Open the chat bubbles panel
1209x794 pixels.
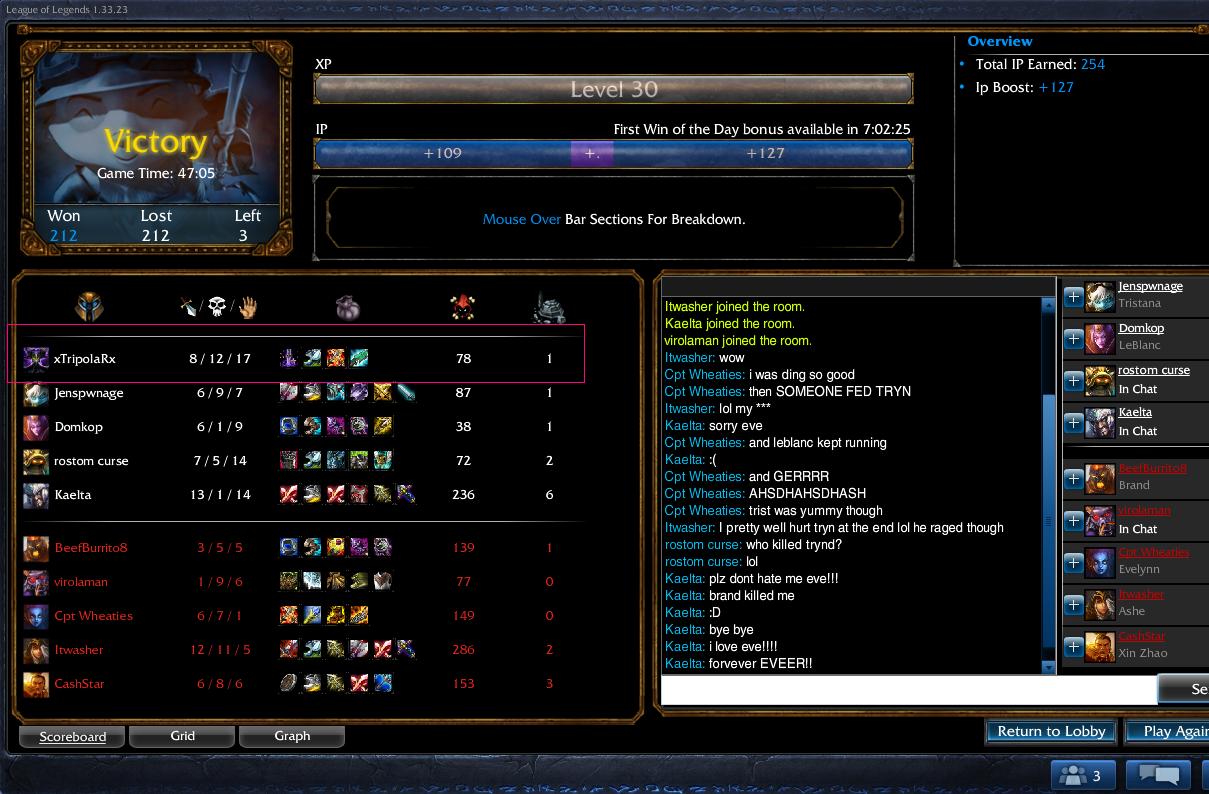click(1159, 775)
